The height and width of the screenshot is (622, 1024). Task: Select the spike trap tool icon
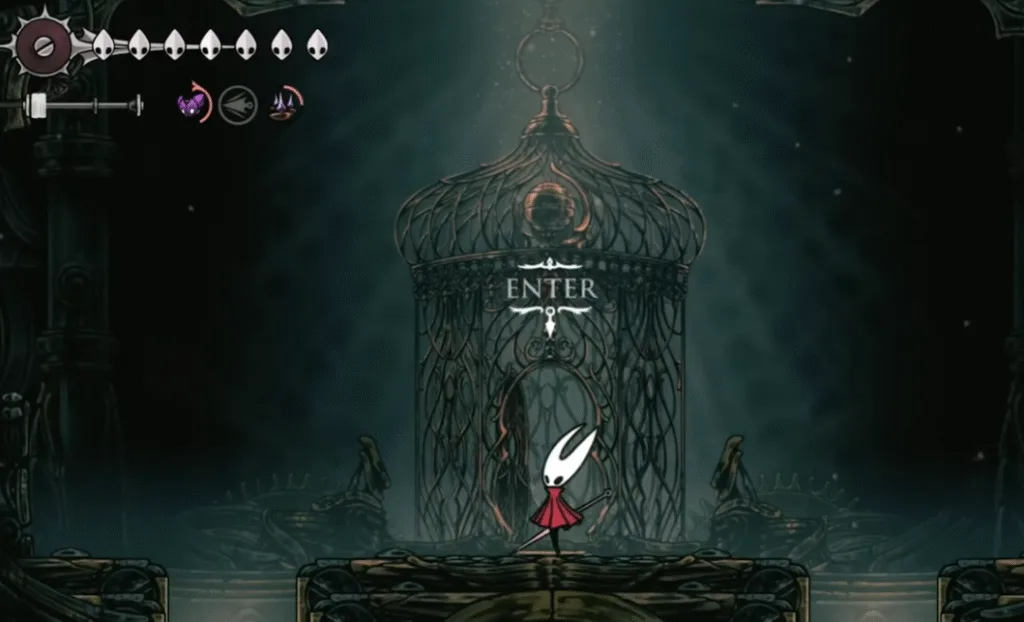tap(285, 104)
